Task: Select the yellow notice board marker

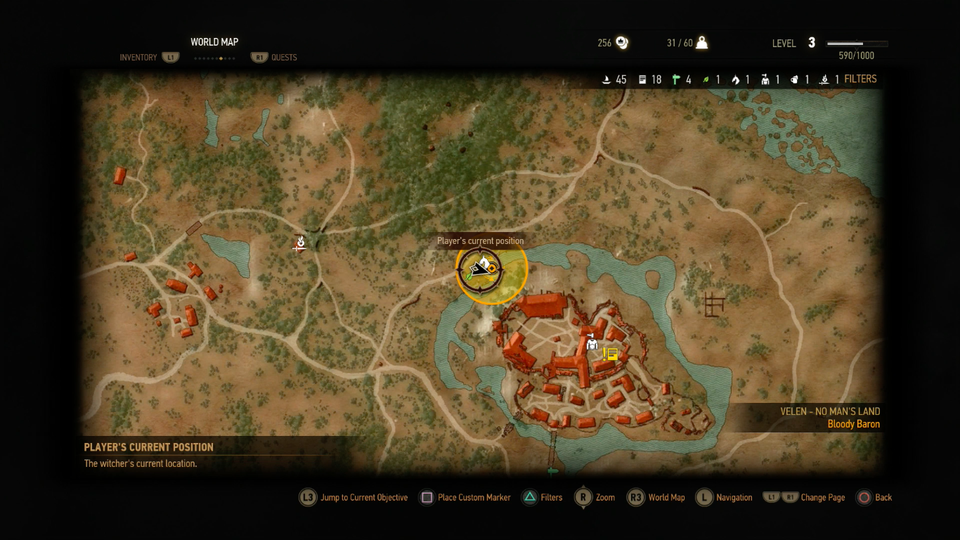Action: point(611,354)
